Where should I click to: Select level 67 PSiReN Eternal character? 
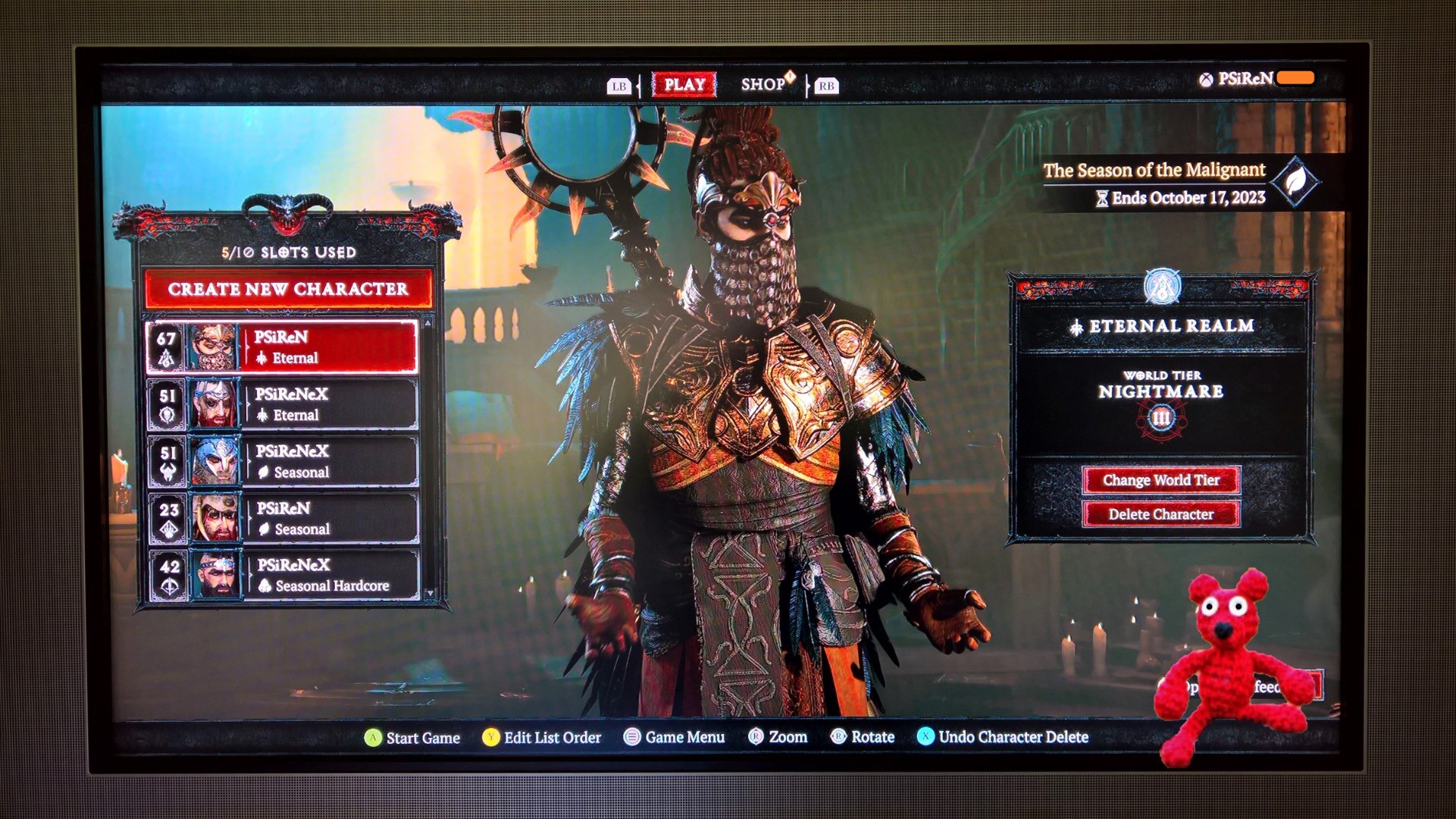282,347
